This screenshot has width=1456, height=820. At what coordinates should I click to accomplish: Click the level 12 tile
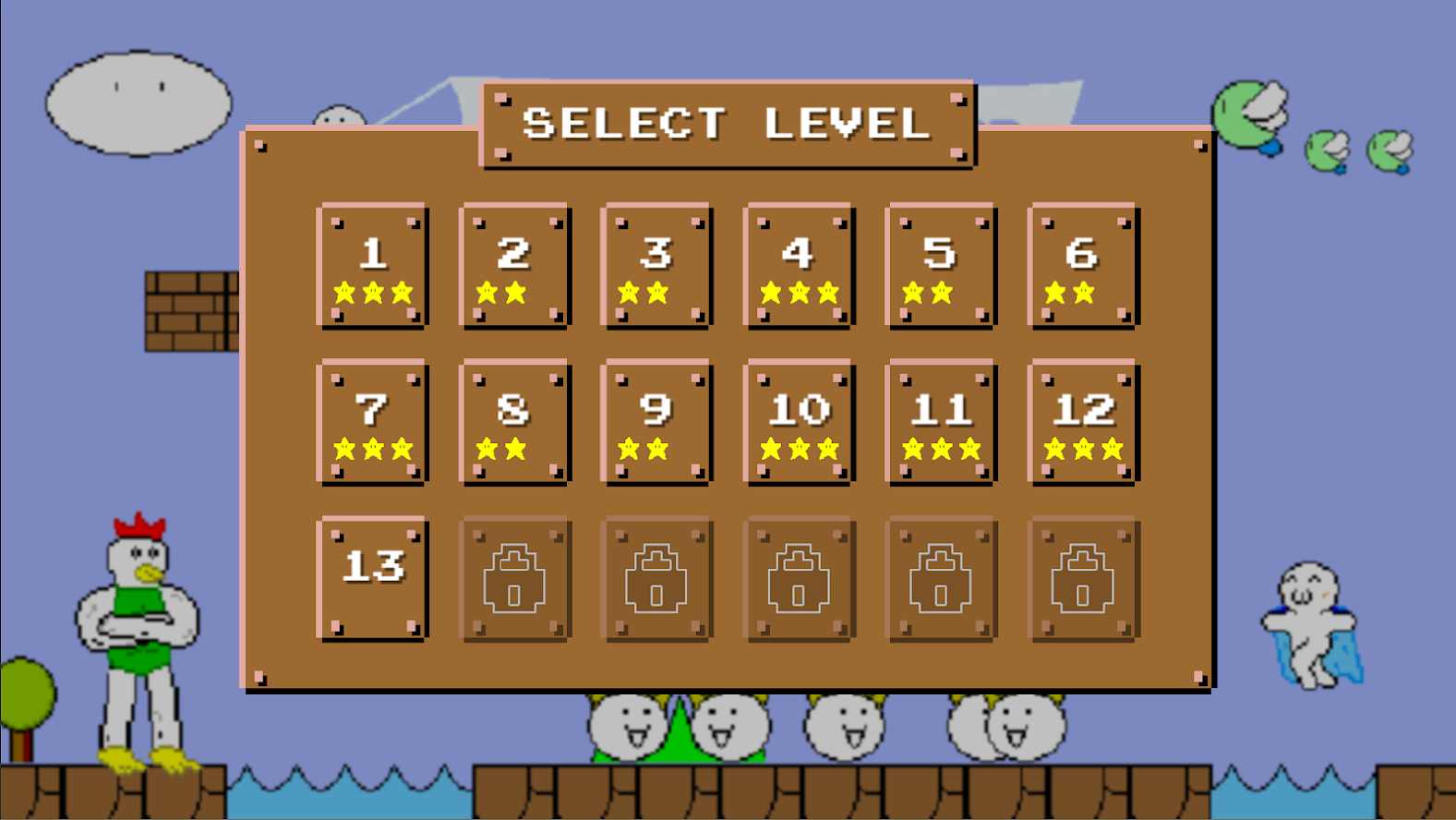point(1083,422)
